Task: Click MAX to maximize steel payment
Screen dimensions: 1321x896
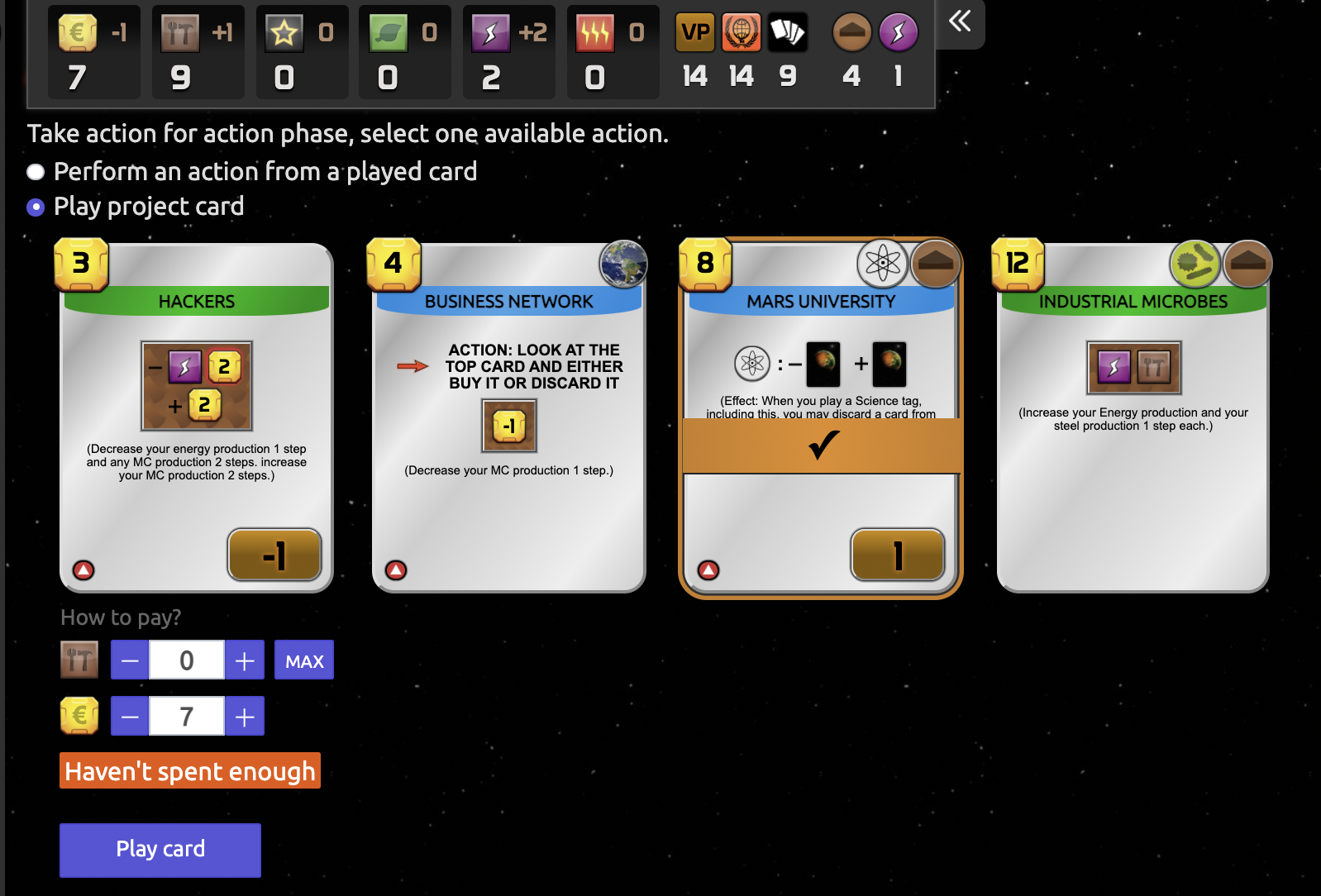Action: point(303,660)
